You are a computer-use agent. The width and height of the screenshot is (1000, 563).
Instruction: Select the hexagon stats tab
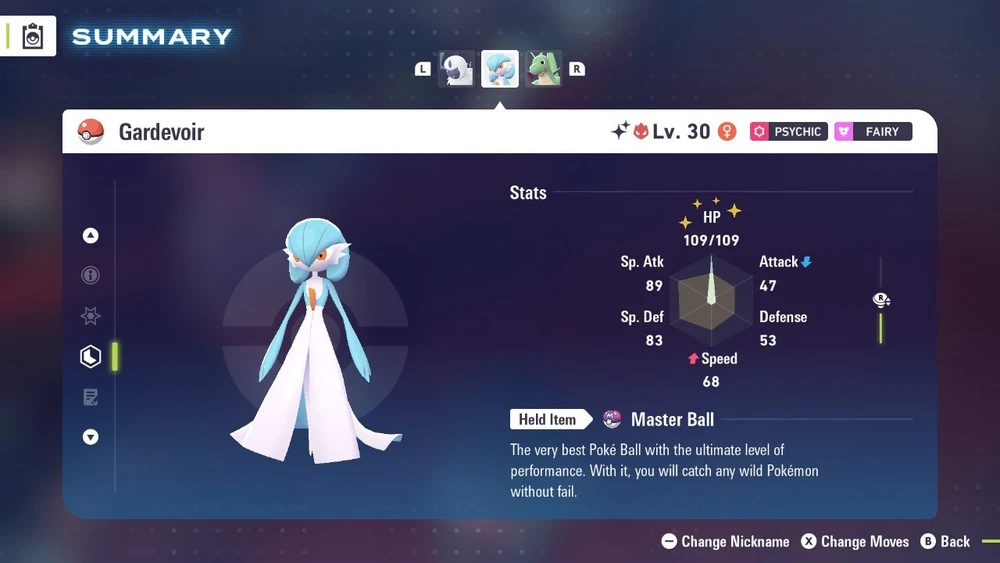91,357
